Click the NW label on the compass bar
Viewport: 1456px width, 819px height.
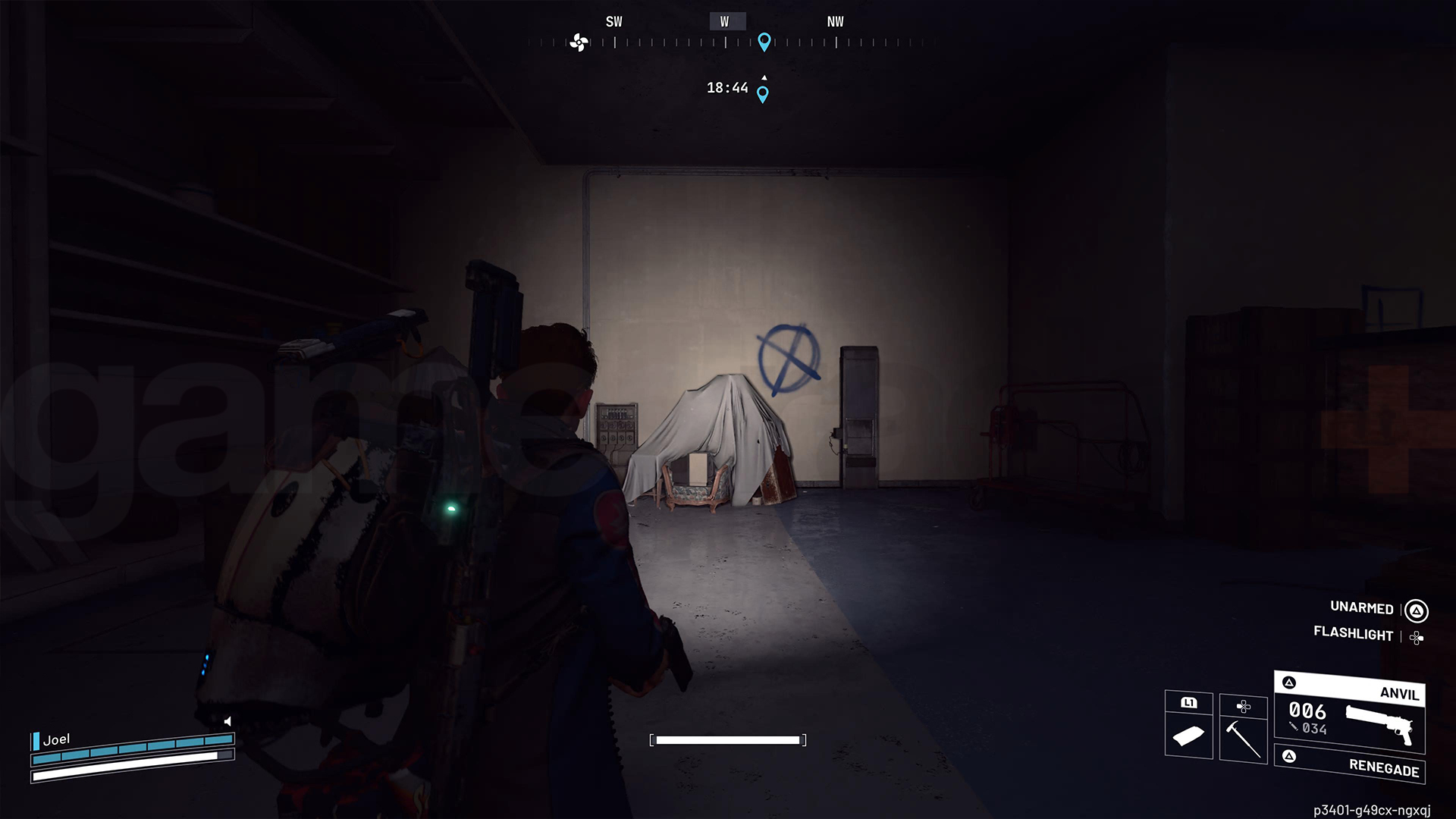click(834, 21)
